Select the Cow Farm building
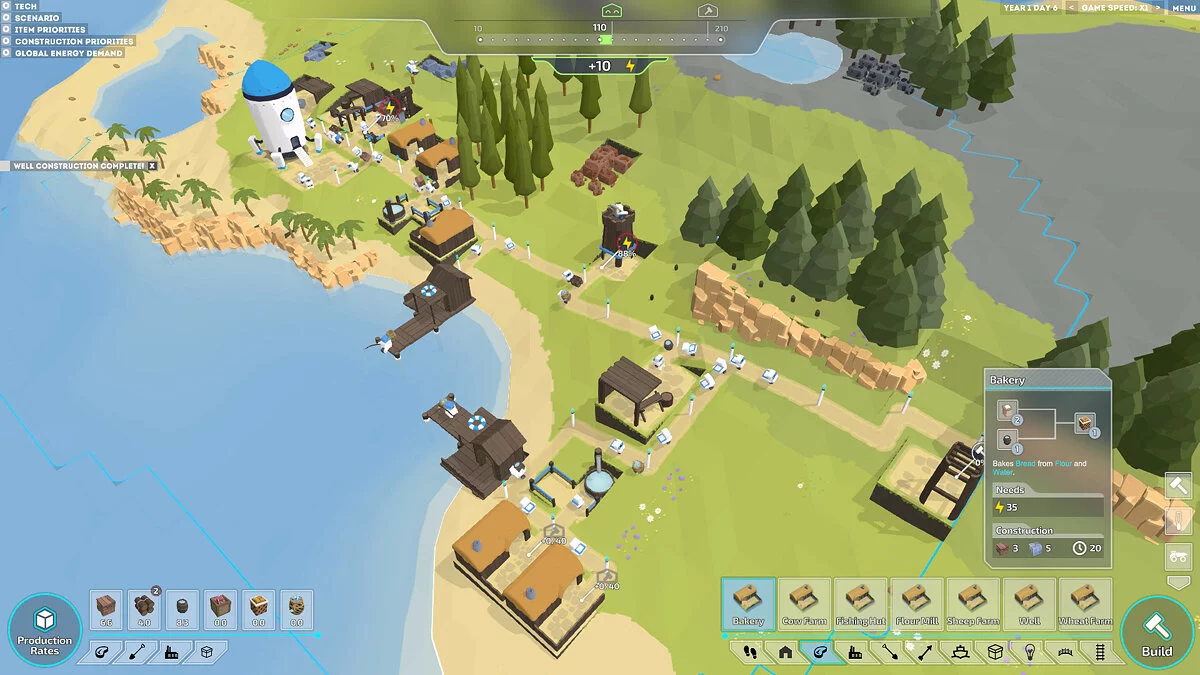 point(804,604)
